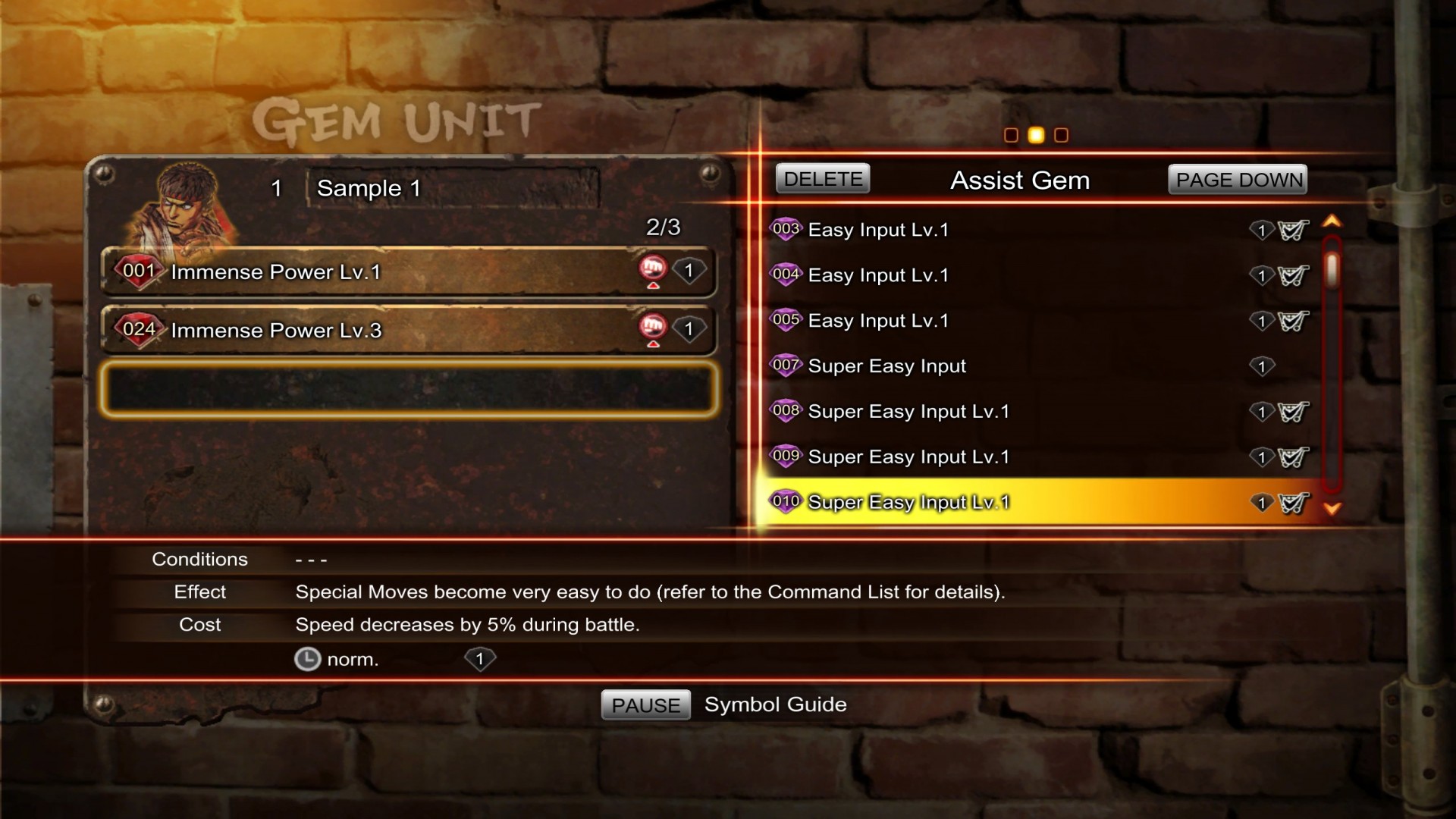Click the gem icon on 007 Super Easy Input
Image resolution: width=1456 pixels, height=819 pixels.
[786, 365]
